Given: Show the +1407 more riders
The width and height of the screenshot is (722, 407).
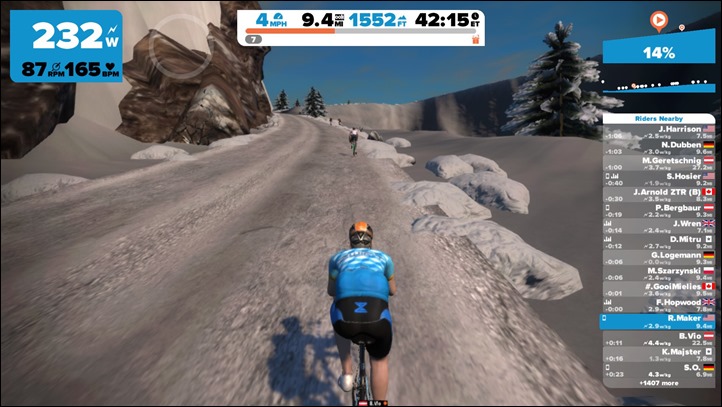Looking at the screenshot, I should (658, 382).
